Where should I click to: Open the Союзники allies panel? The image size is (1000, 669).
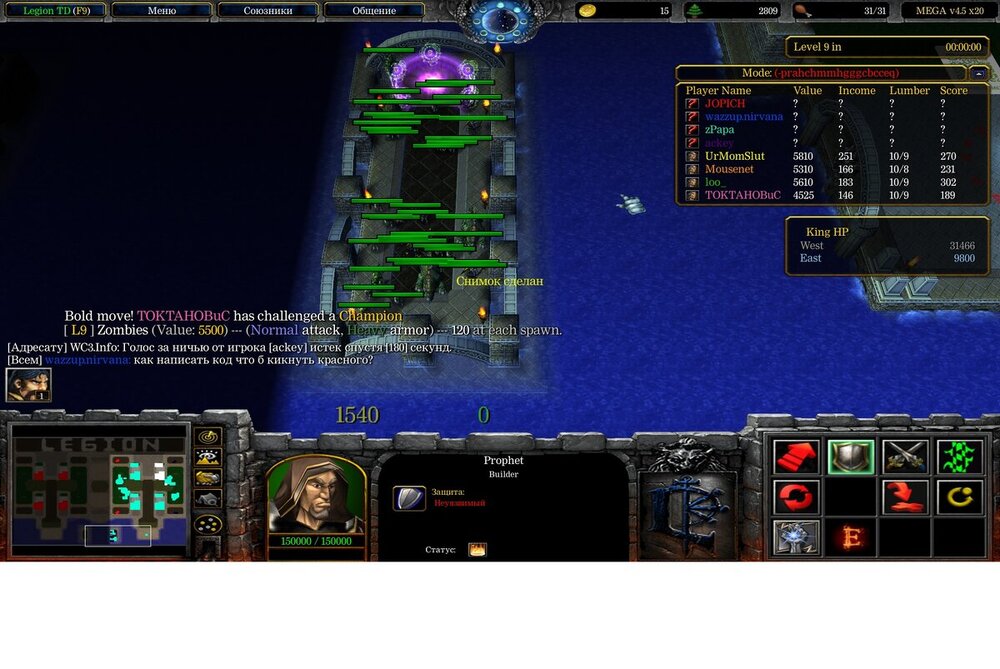(267, 11)
